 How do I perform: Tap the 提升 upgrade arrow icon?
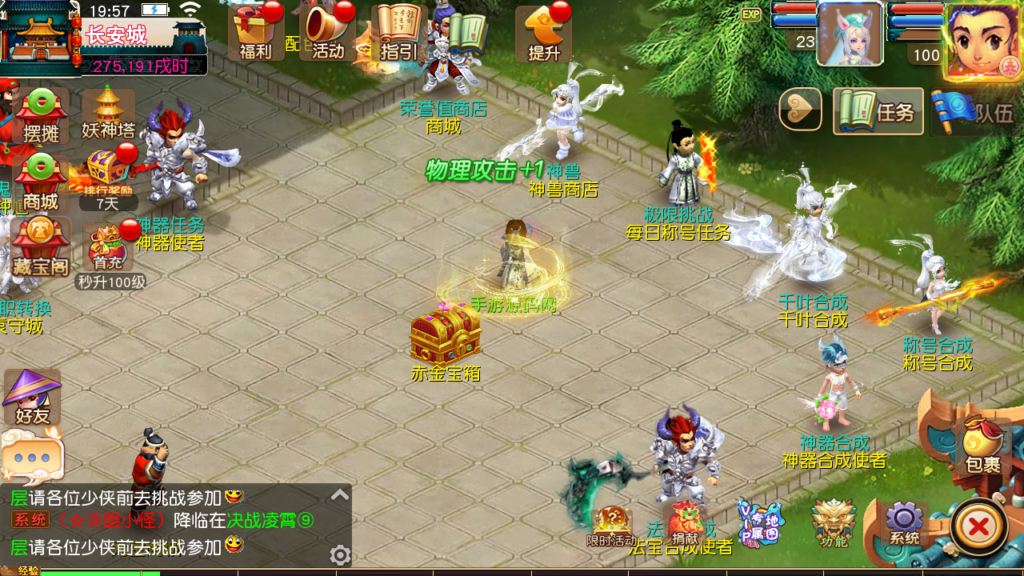(x=544, y=32)
